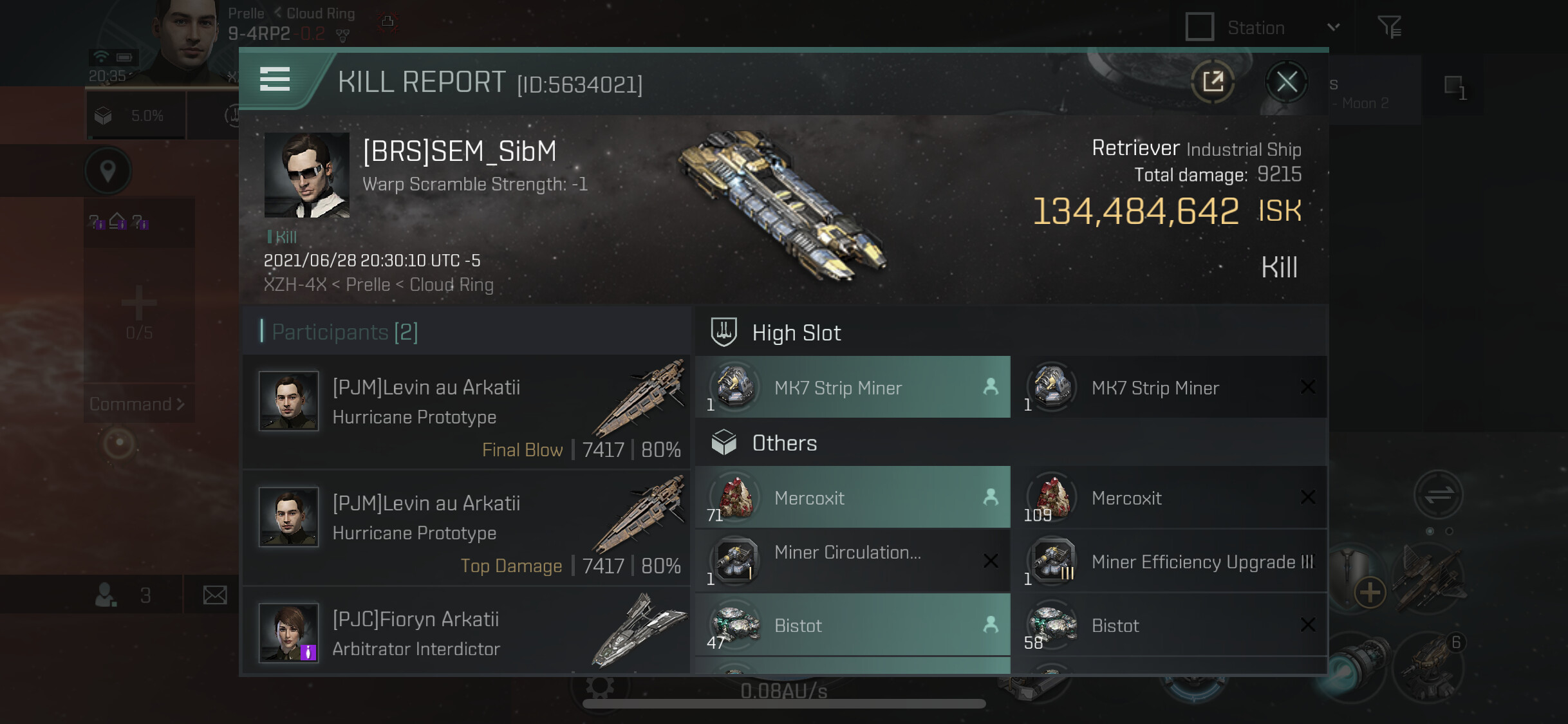Close the Kill Report window
Image resolution: width=1568 pixels, height=724 pixels.
pyautogui.click(x=1287, y=82)
